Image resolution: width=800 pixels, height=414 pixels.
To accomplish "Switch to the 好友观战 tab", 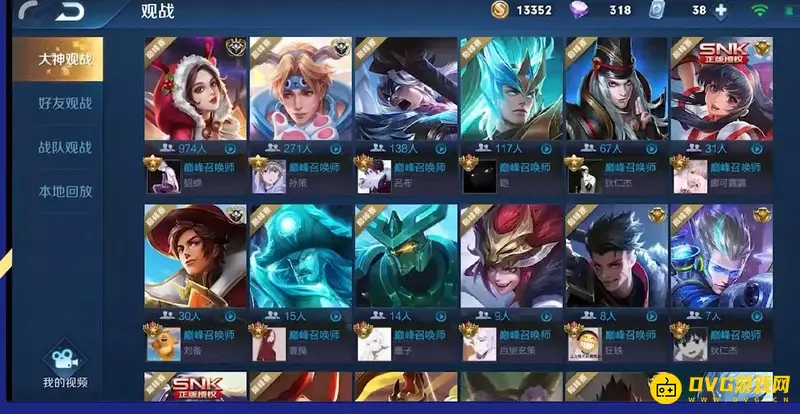I will (64, 103).
